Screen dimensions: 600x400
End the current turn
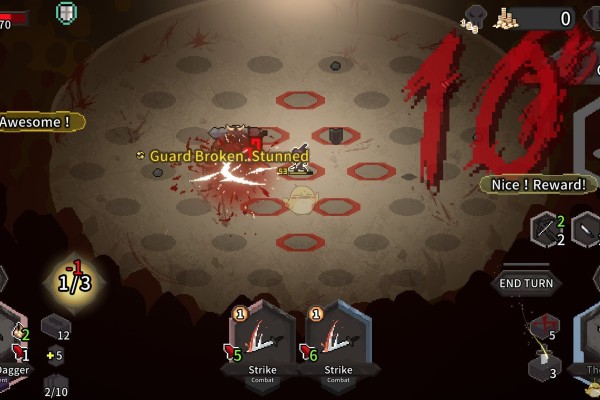526,283
